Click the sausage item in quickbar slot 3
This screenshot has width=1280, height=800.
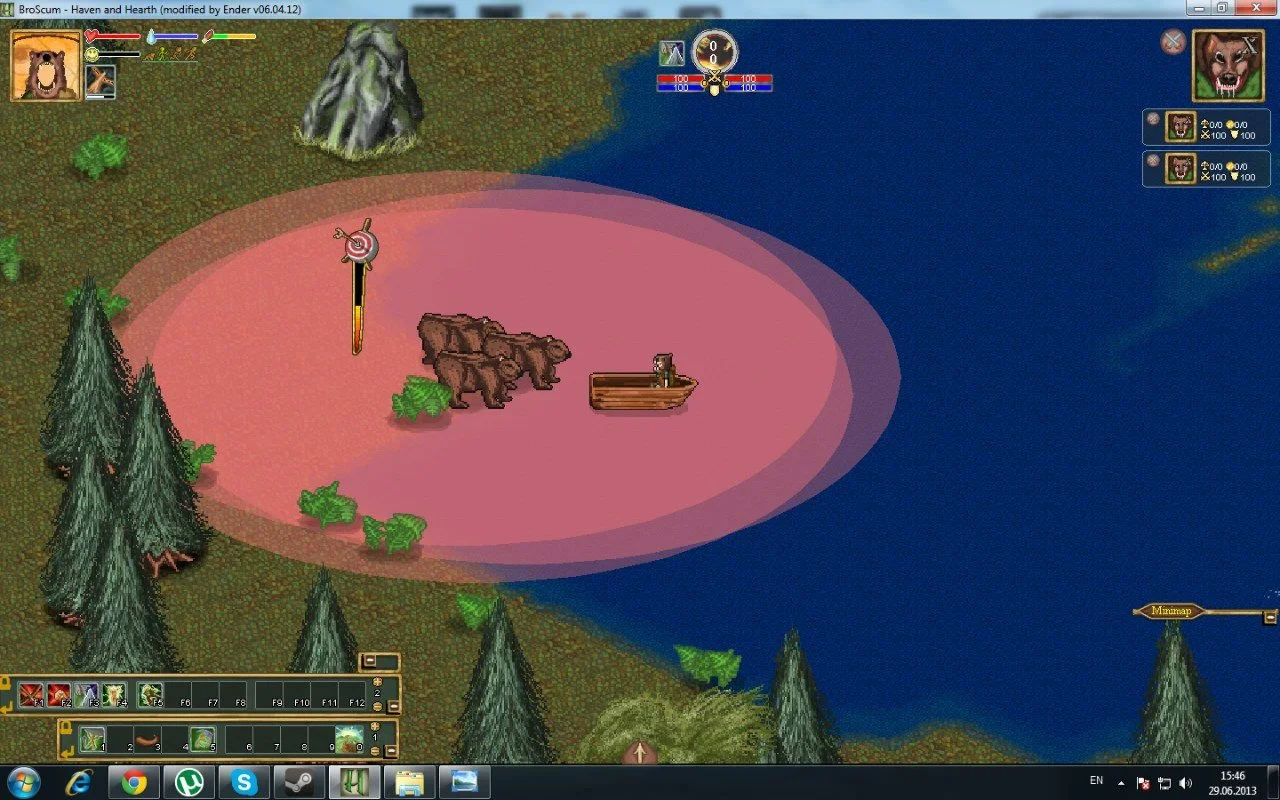(148, 738)
